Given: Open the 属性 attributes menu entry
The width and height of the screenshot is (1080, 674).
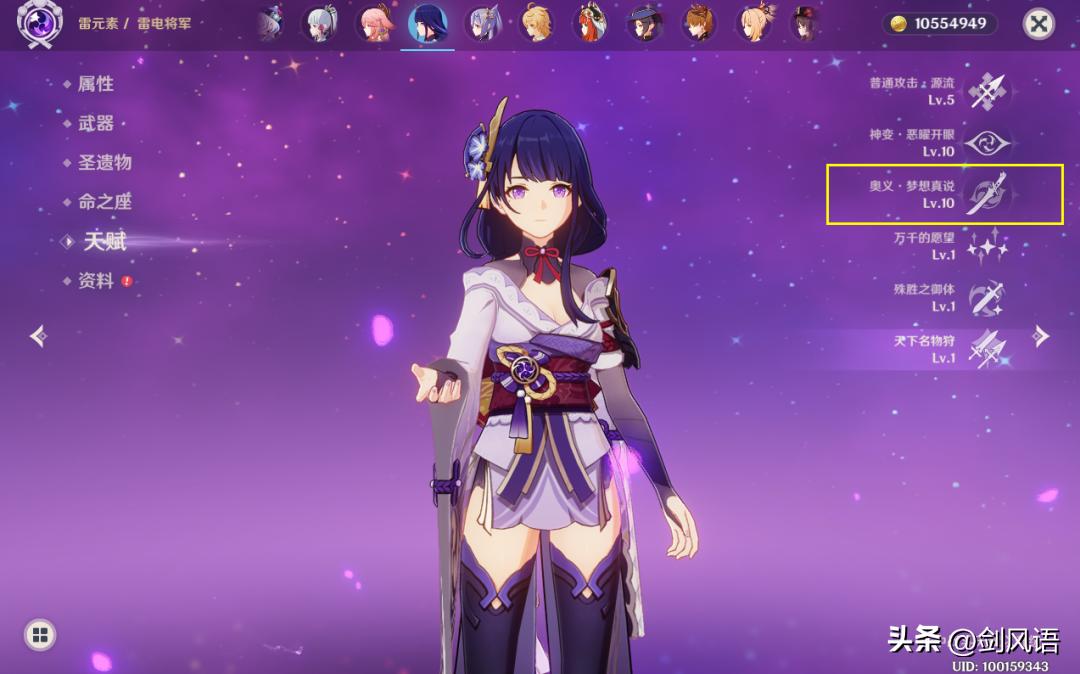Looking at the screenshot, I should (x=96, y=84).
